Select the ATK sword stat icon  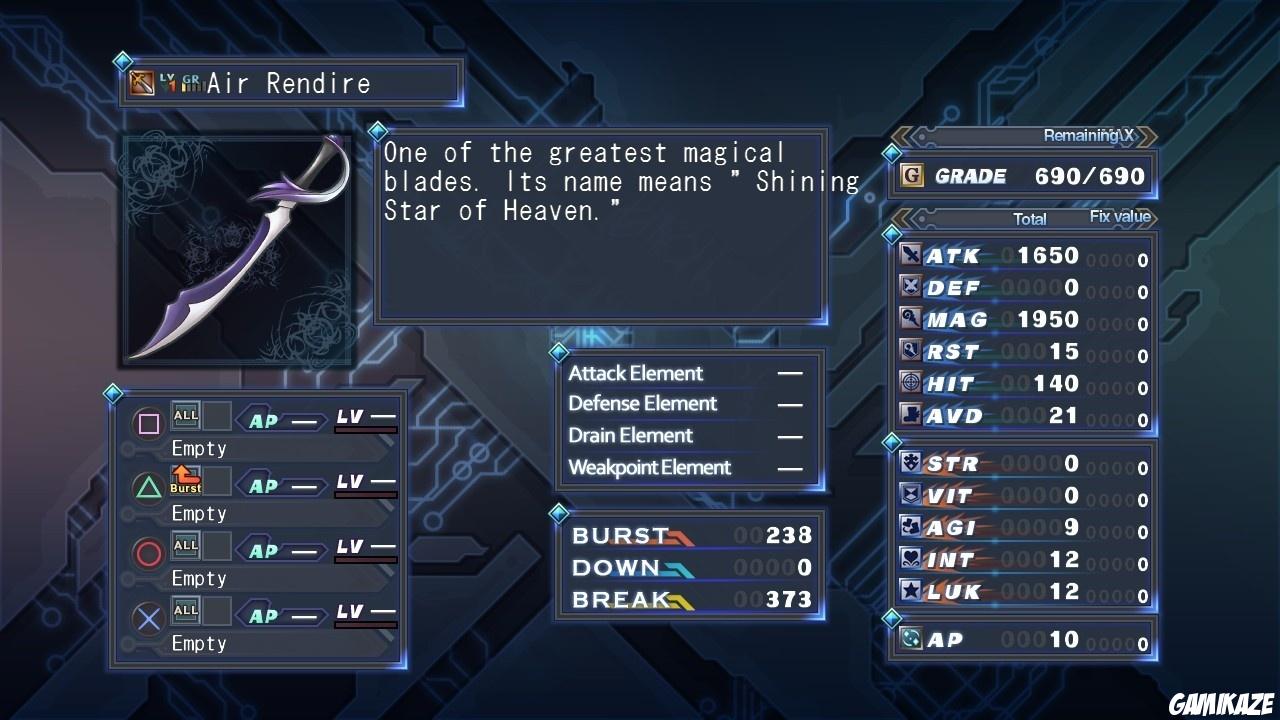pyautogui.click(x=911, y=255)
